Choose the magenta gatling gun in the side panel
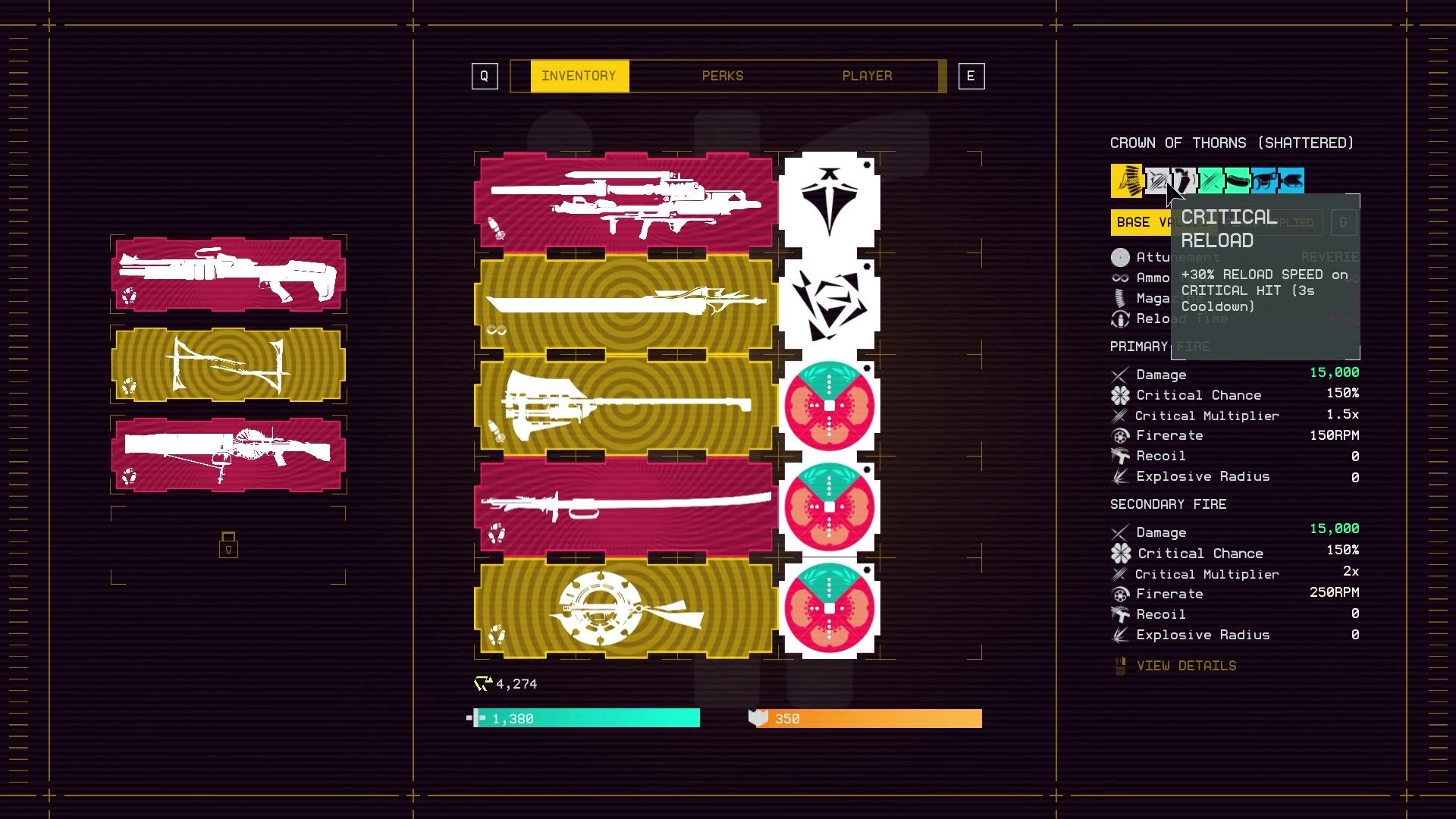The width and height of the screenshot is (1456, 819). [228, 454]
